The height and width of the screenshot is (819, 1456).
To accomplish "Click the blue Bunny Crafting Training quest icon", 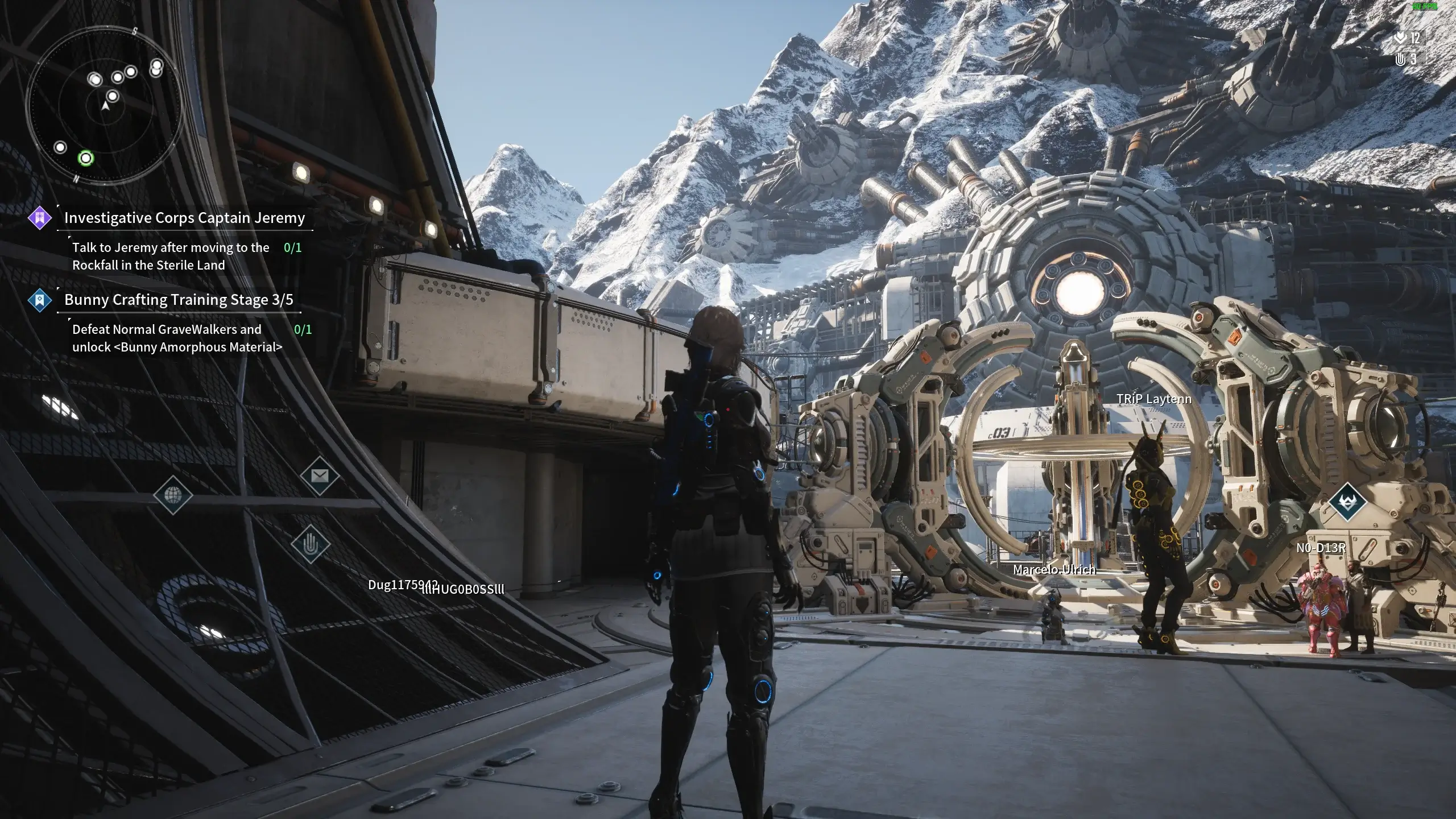I will tap(39, 300).
